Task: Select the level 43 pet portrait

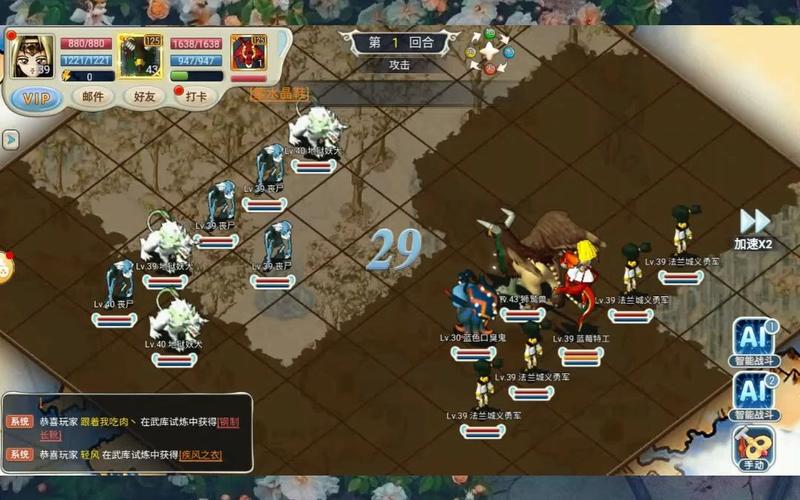Action: click(x=141, y=57)
